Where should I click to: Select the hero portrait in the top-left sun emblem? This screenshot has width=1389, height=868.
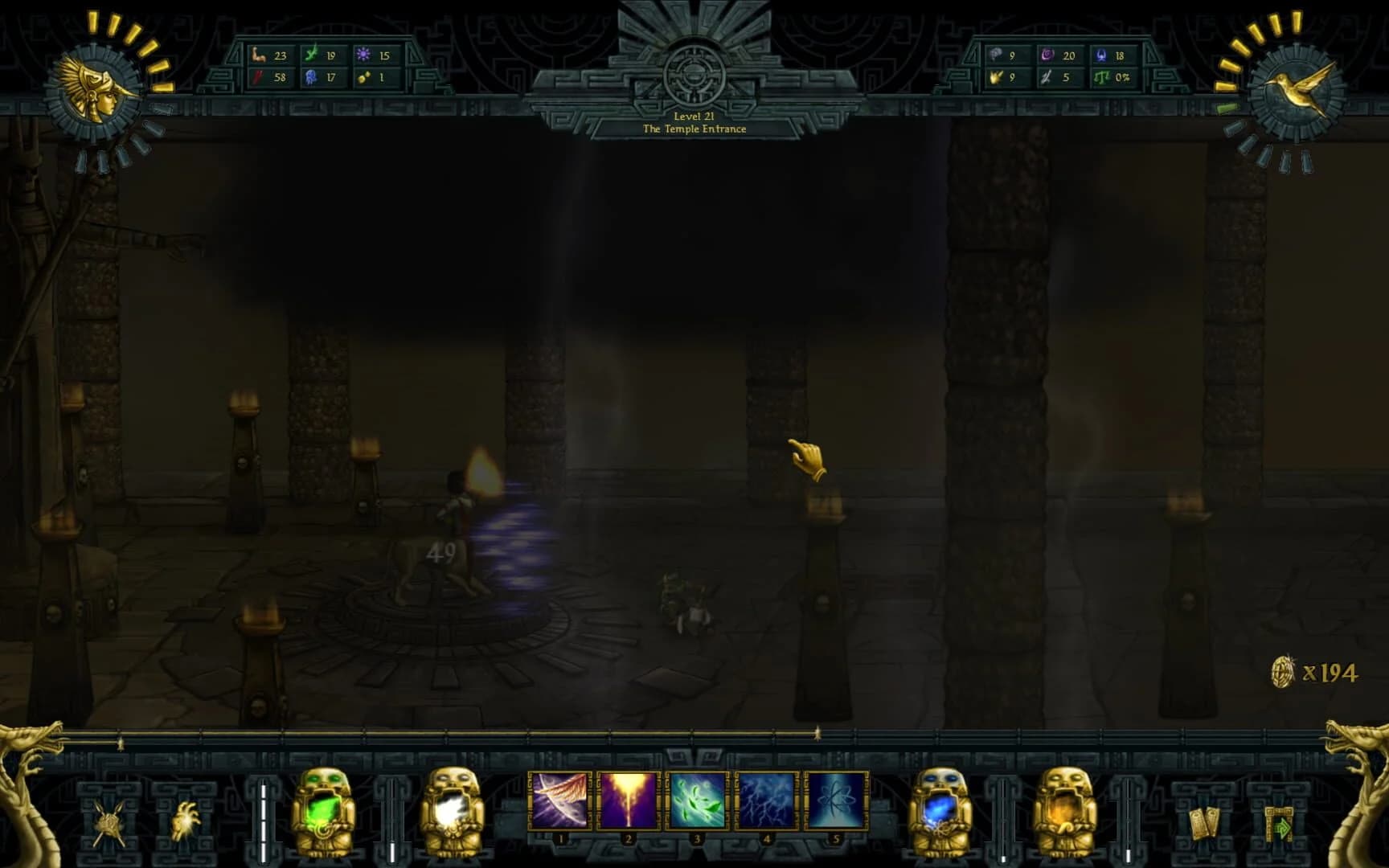tap(98, 88)
